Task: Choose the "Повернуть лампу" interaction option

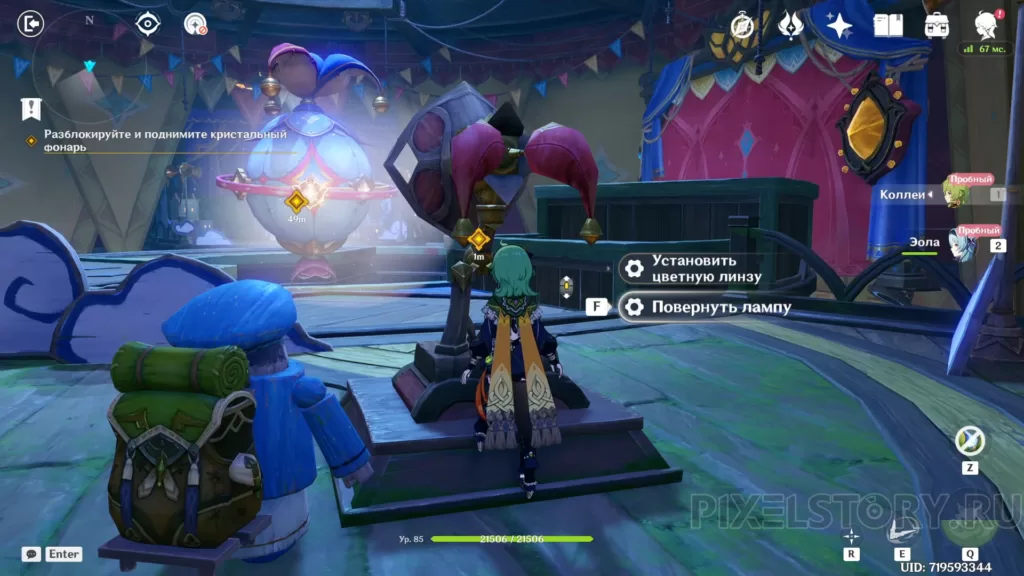Action: [706, 307]
